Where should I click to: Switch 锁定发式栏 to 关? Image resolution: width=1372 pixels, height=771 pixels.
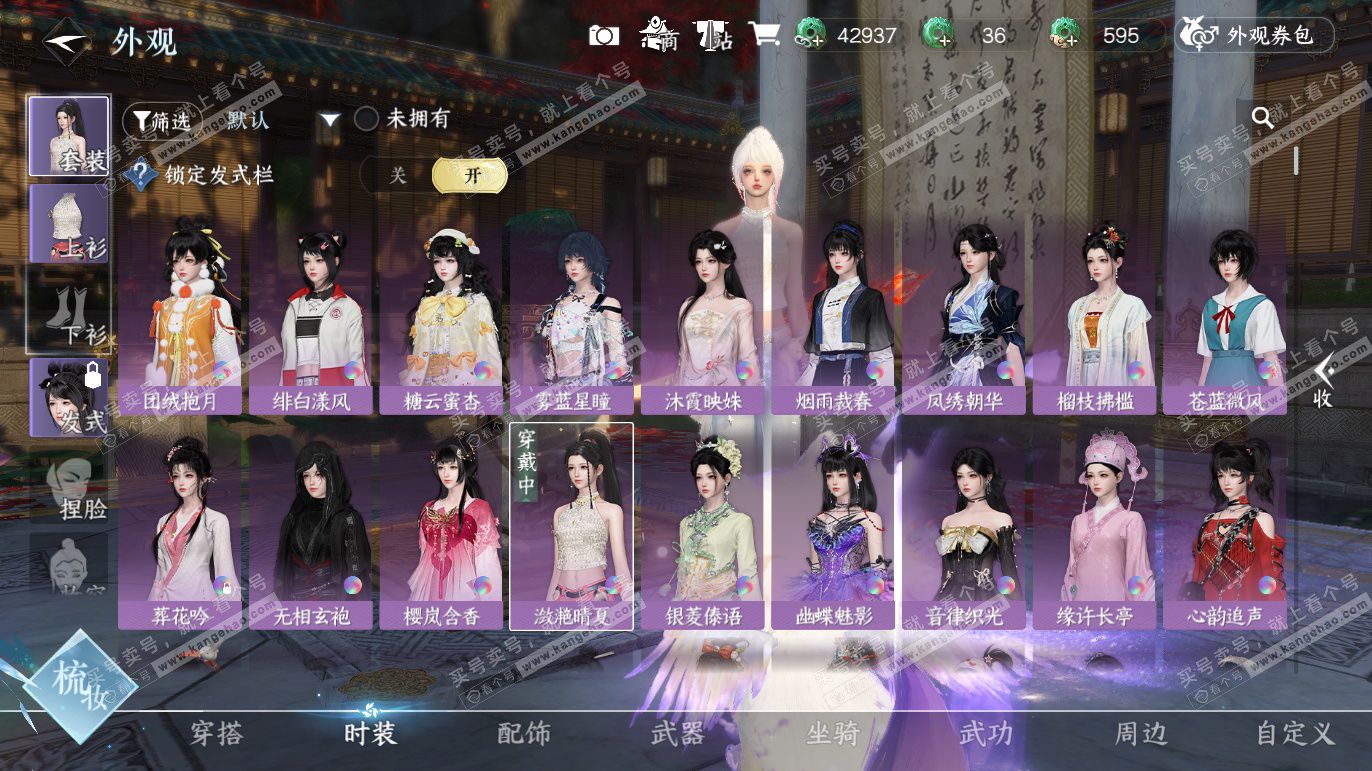pos(398,176)
